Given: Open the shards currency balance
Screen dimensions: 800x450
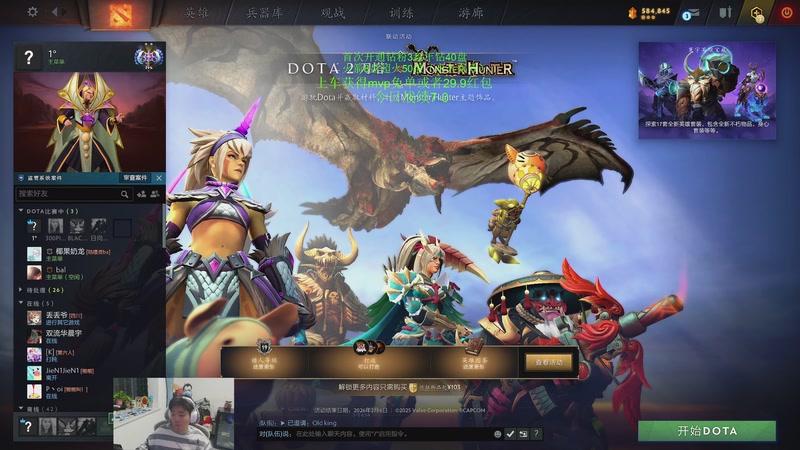Looking at the screenshot, I should point(651,12).
